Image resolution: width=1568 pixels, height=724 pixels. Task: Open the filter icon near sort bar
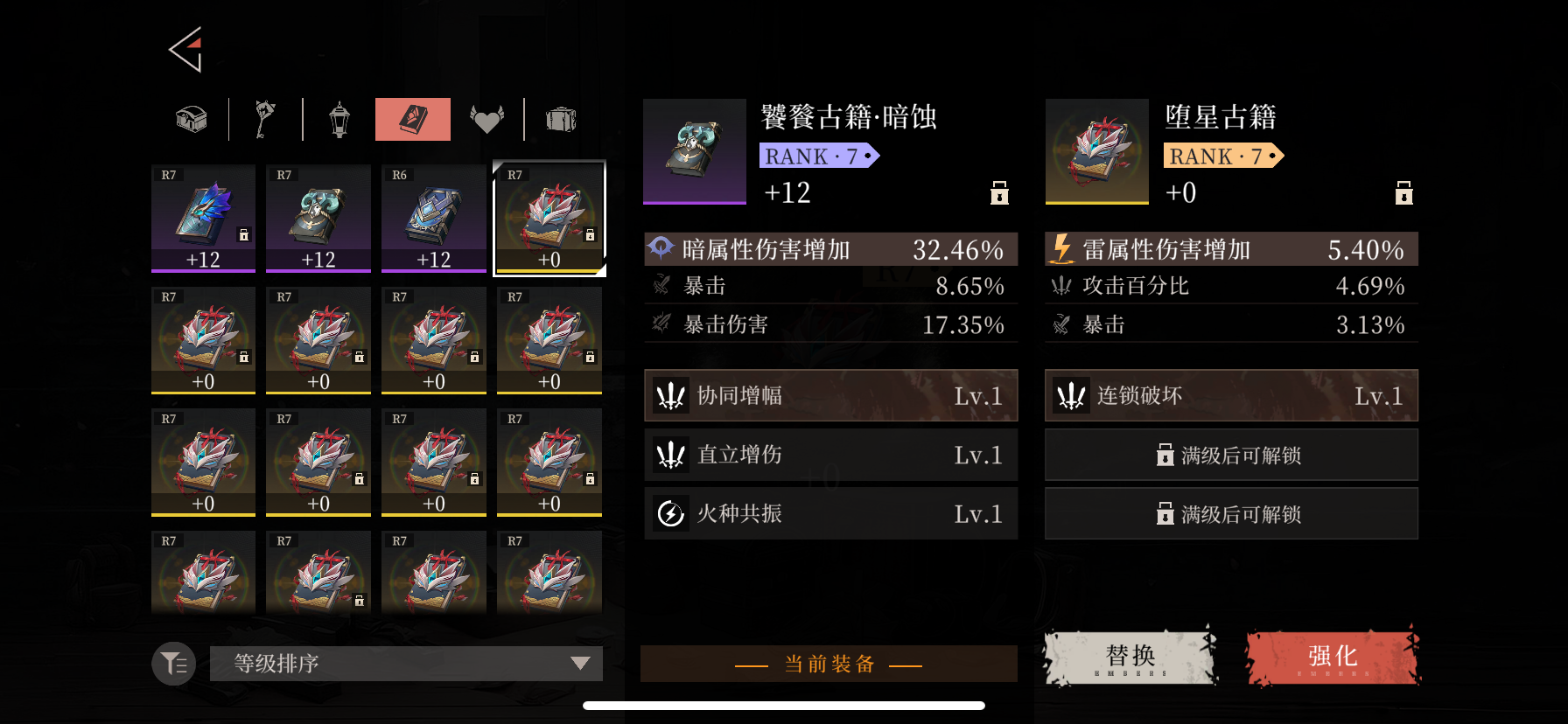pos(172,664)
